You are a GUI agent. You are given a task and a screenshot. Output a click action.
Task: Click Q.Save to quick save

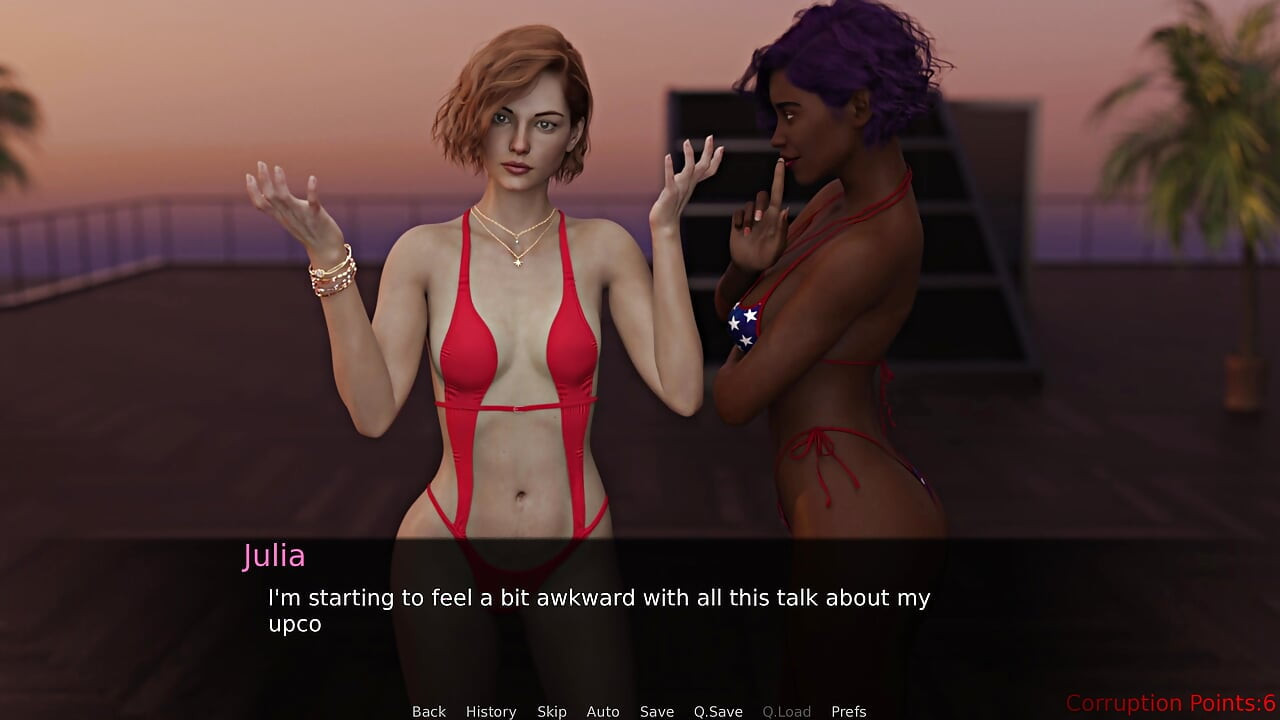[x=718, y=711]
